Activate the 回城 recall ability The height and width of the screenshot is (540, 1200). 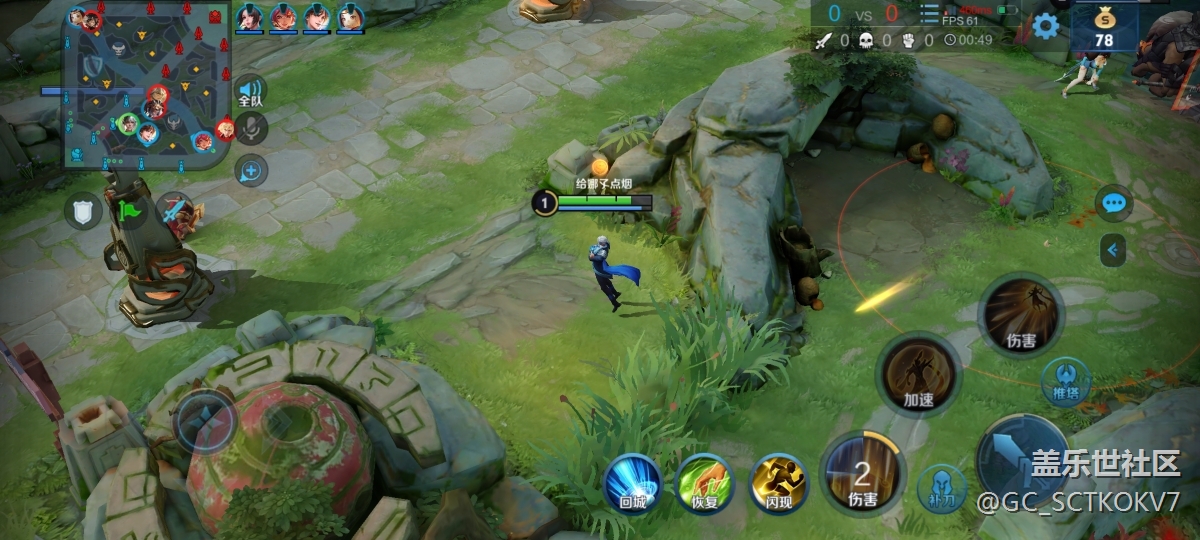(x=632, y=483)
